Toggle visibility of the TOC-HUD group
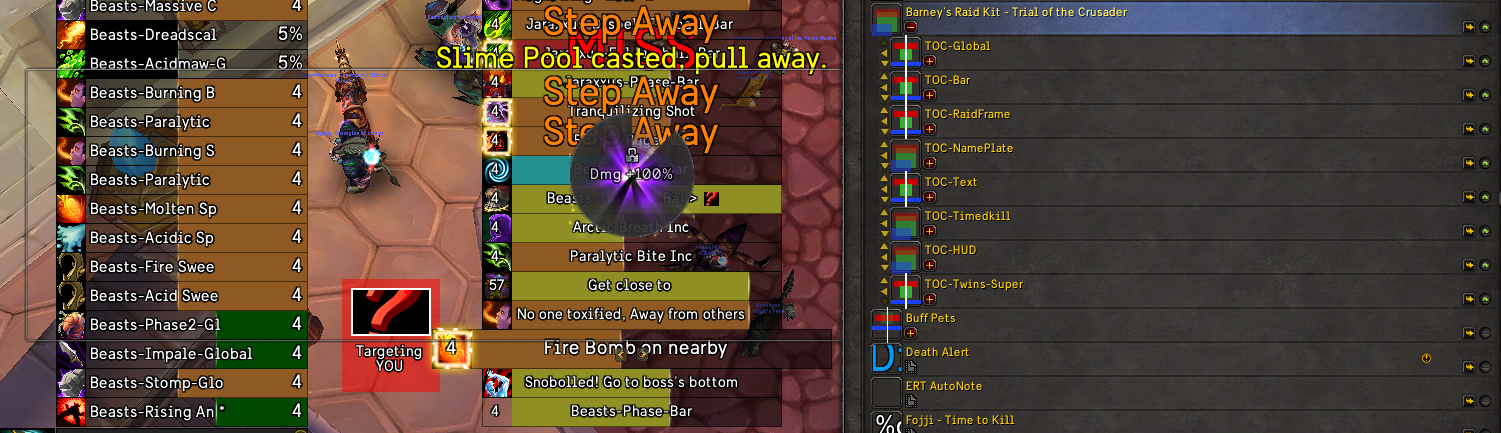 click(x=1485, y=266)
